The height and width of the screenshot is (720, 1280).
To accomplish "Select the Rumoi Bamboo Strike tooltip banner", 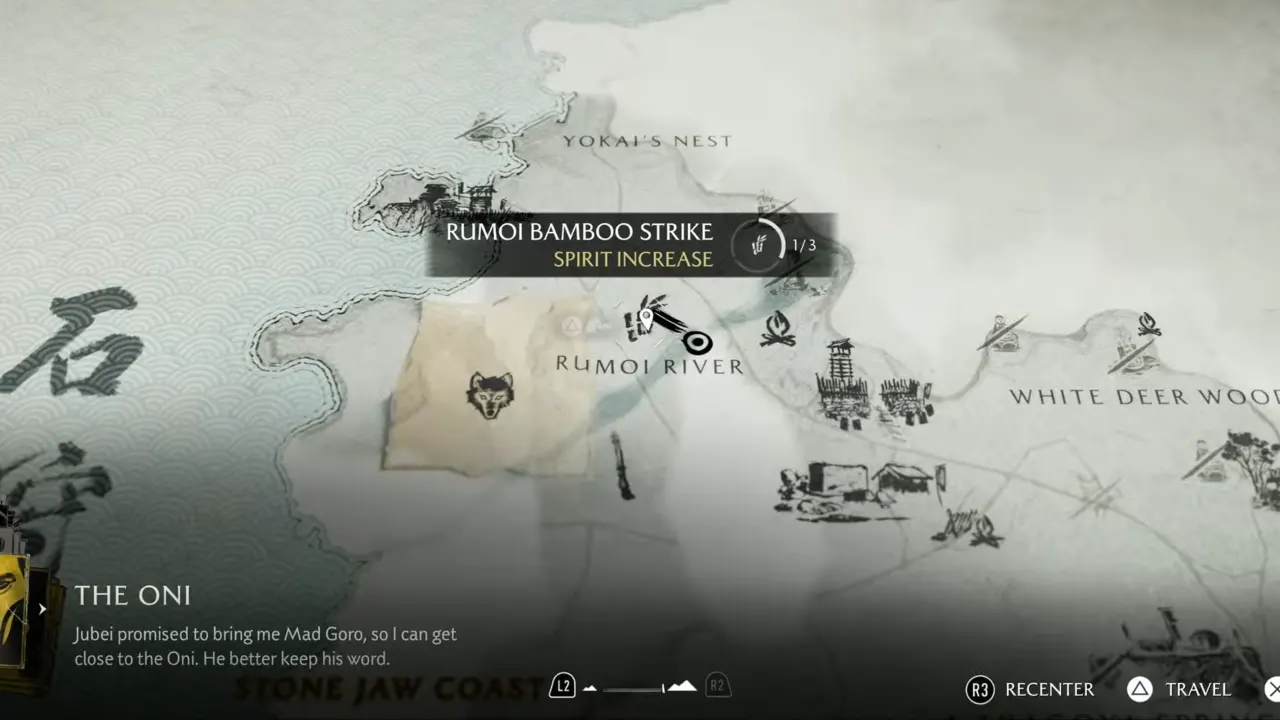I will point(630,245).
